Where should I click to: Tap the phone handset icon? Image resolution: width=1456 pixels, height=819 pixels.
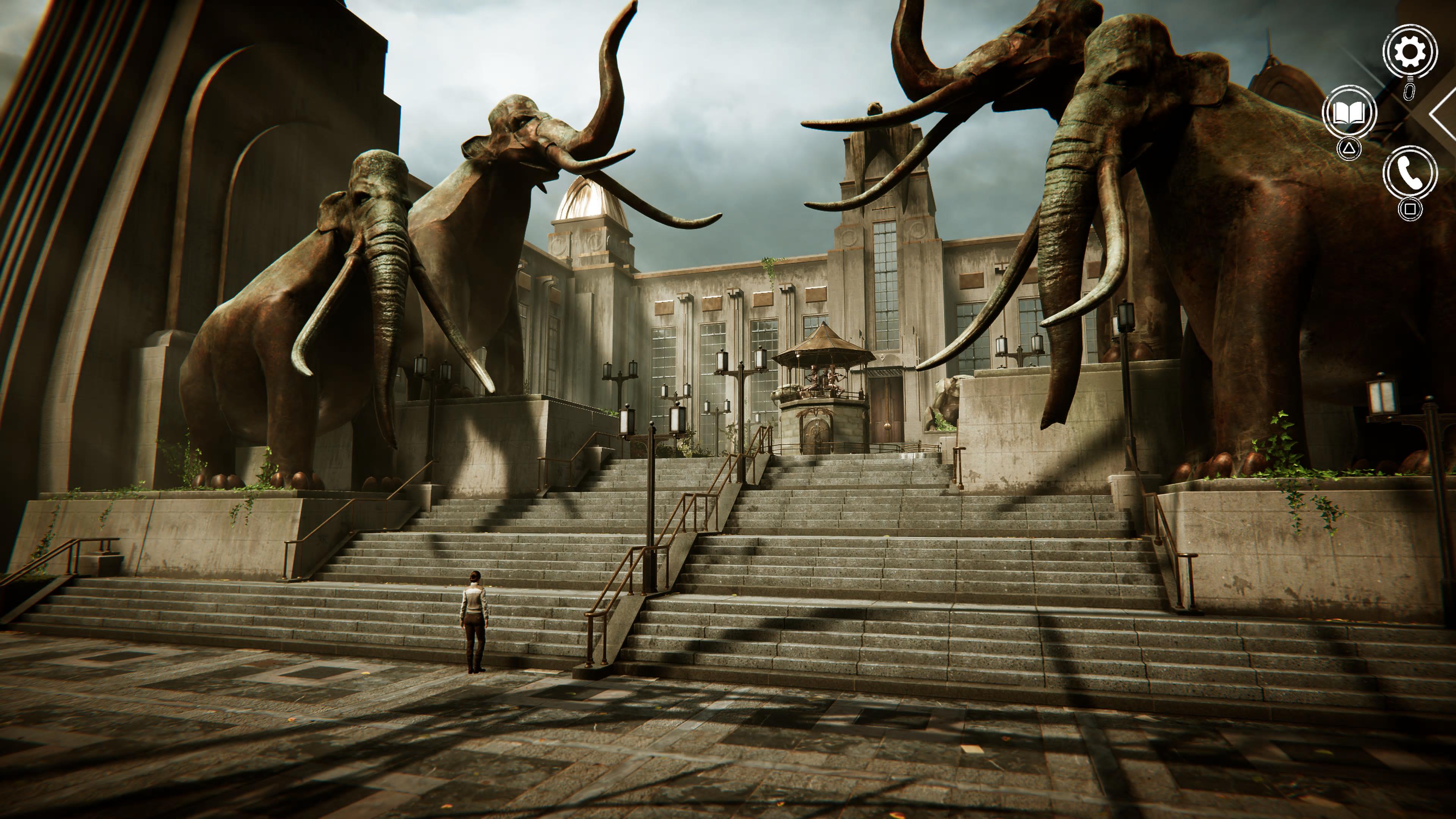(x=1409, y=173)
